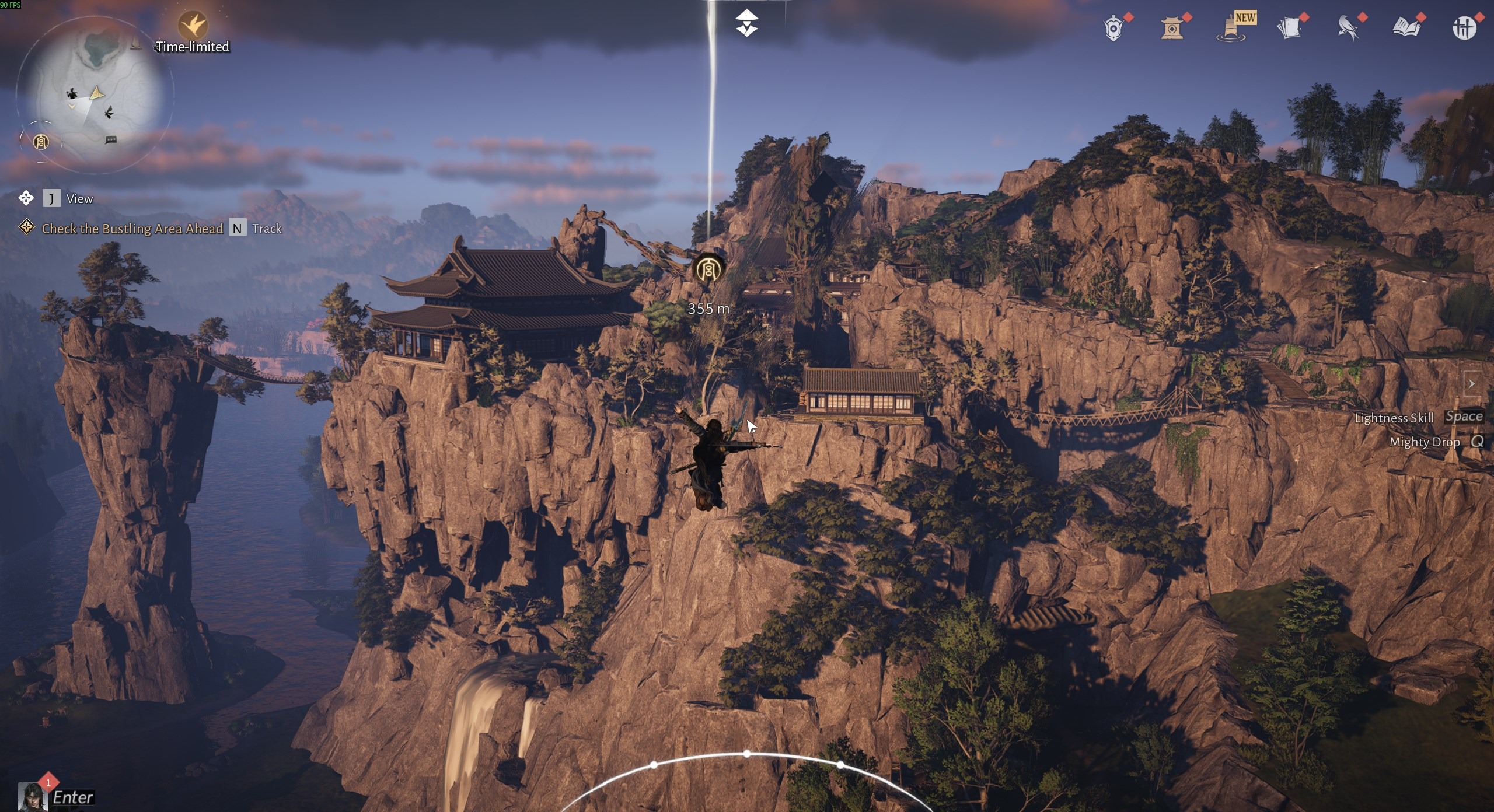Select the gate marker on the minimap edge
This screenshot has height=812, width=1494.
point(41,141)
